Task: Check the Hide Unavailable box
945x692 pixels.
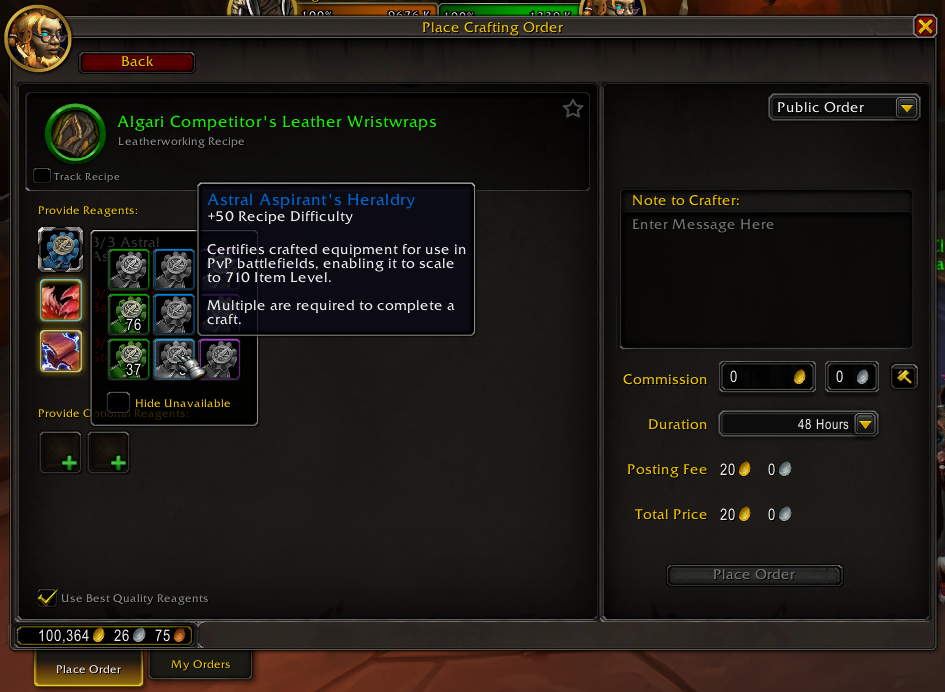Action: coord(119,402)
